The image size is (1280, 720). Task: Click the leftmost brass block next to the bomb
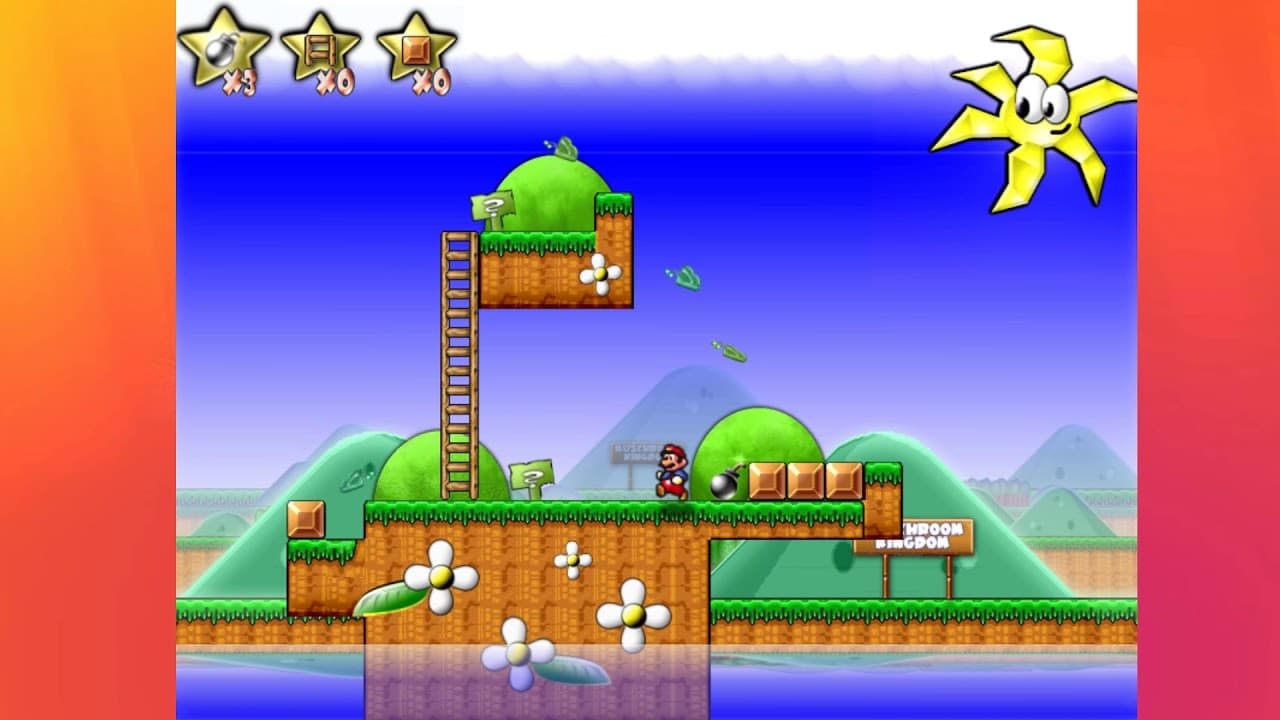coord(768,478)
